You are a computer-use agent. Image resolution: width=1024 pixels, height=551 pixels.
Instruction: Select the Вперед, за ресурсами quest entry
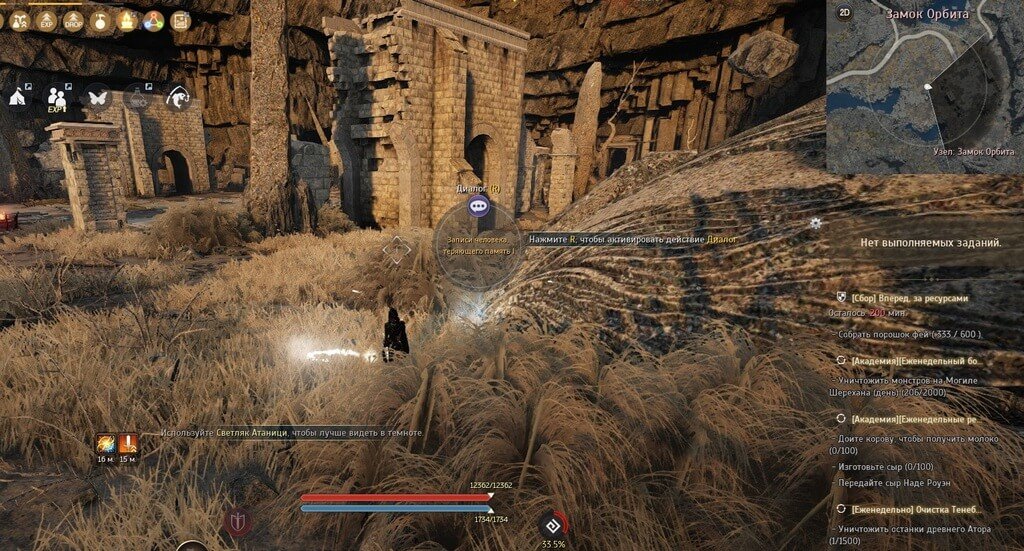click(x=910, y=298)
